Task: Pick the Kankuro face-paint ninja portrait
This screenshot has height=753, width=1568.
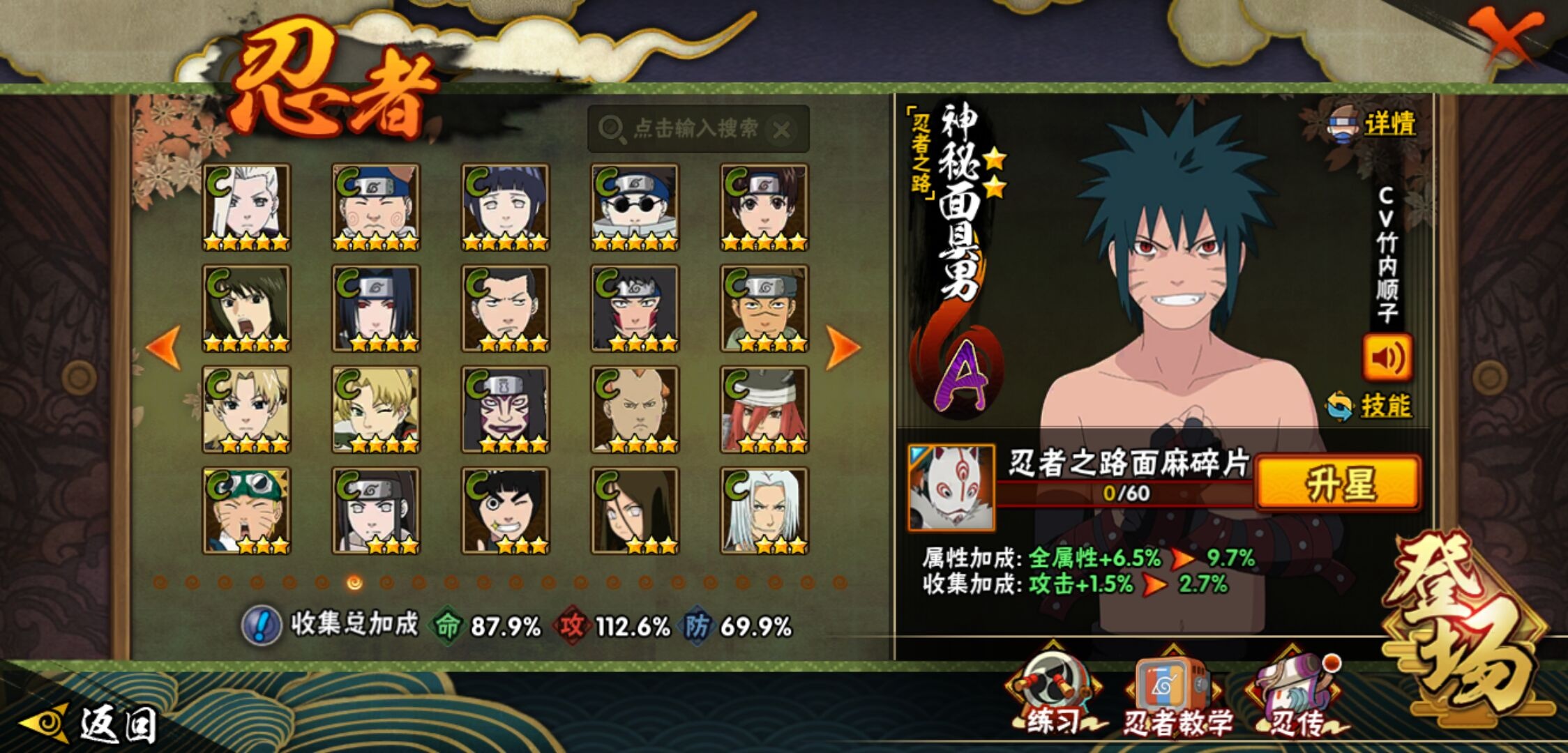Action: point(506,409)
